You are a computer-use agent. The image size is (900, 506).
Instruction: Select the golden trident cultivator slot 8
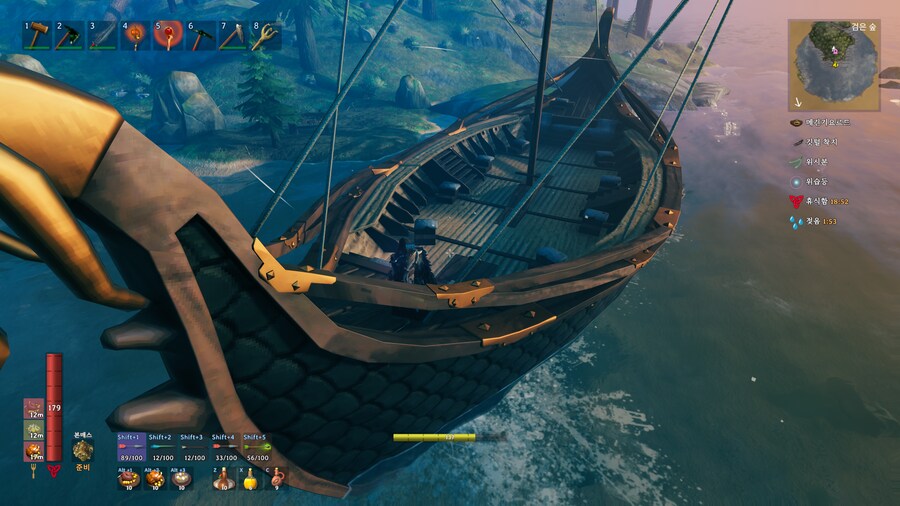pos(266,36)
